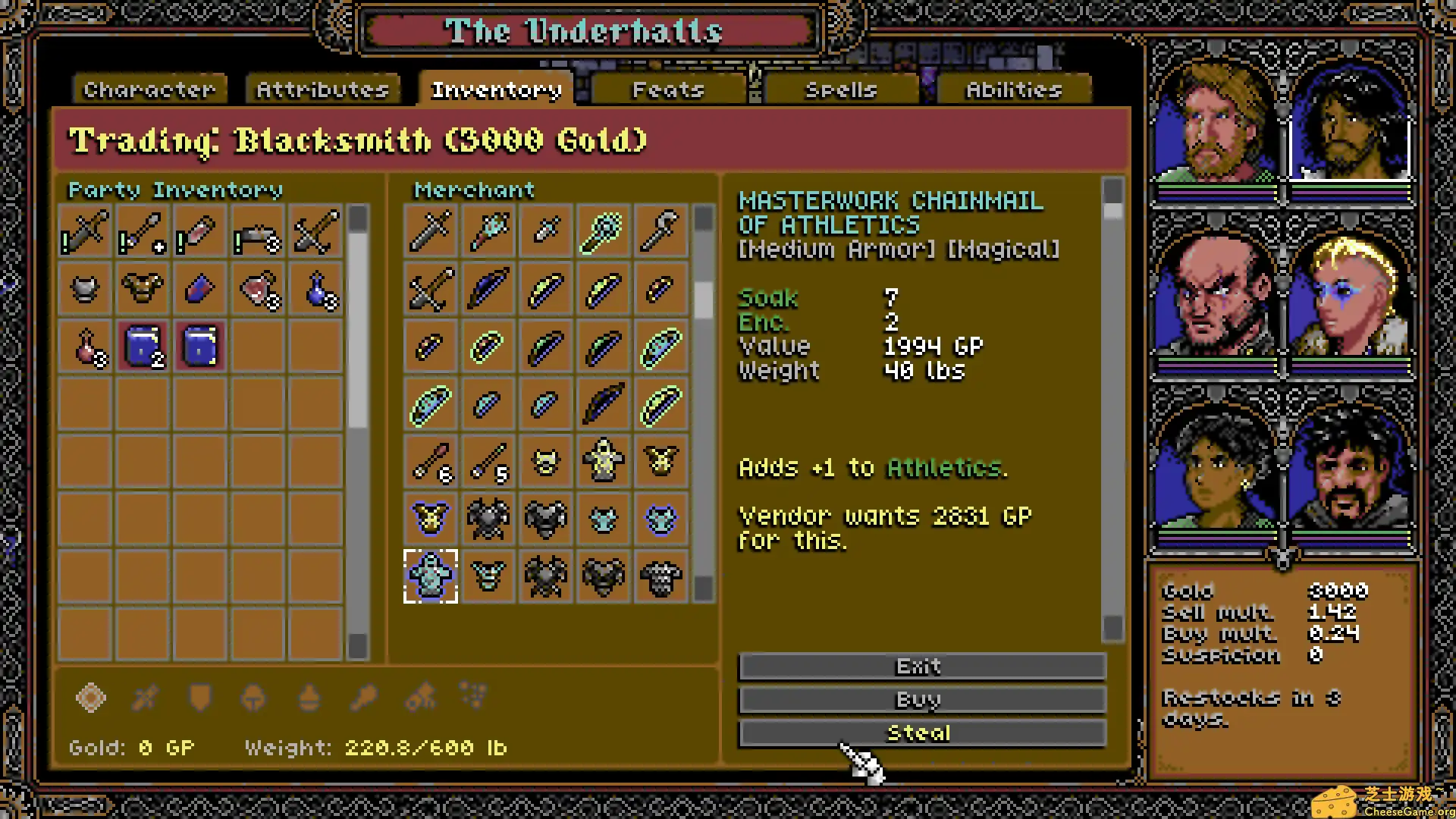Image resolution: width=1456 pixels, height=819 pixels.
Task: Select the blue spellbook with count 2
Action: [143, 347]
